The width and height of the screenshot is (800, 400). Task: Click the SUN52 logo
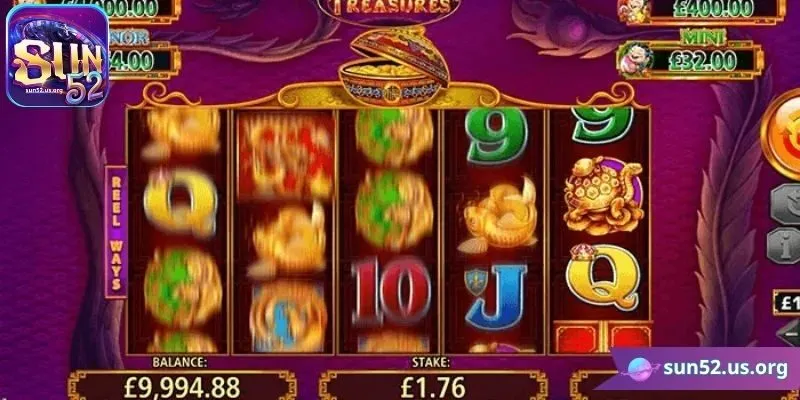click(57, 55)
